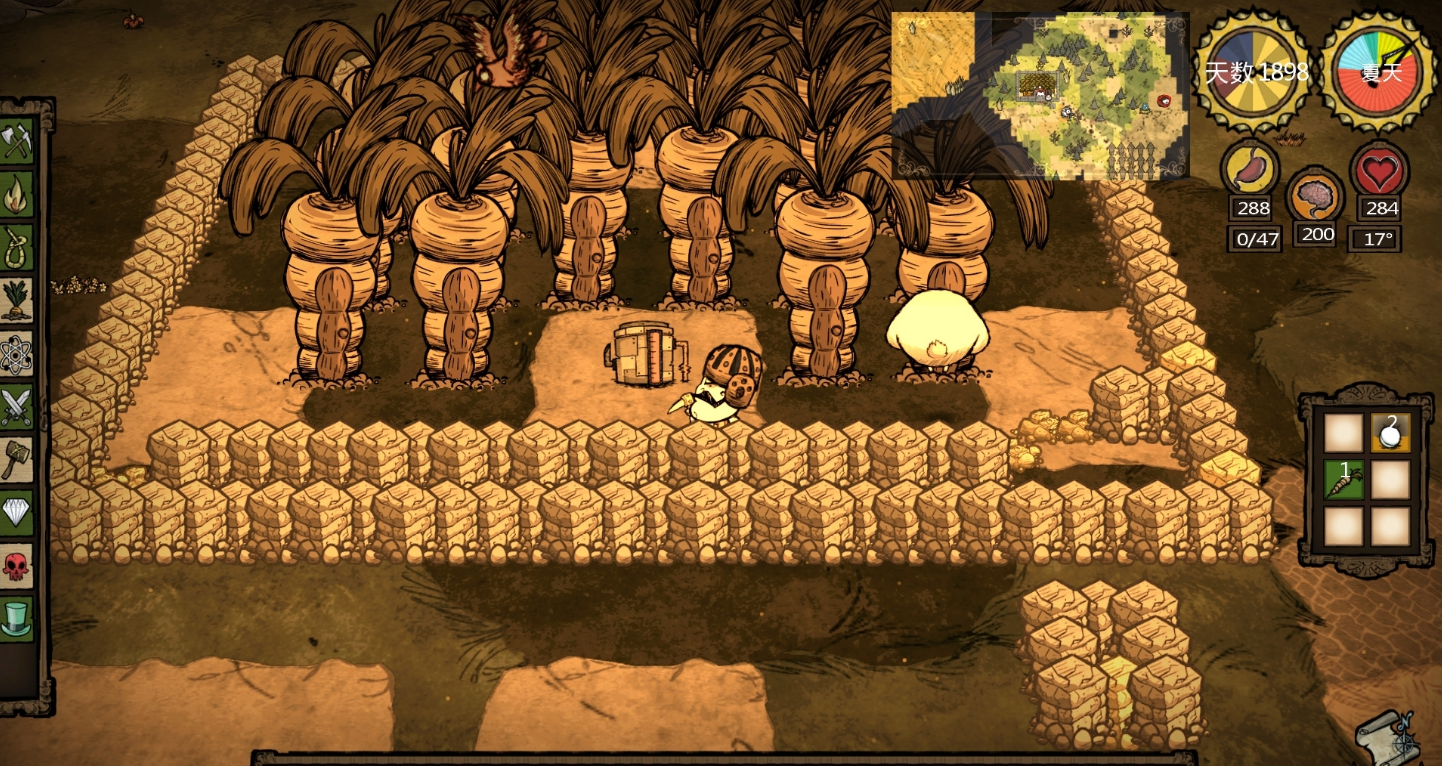Select the carrot slot in the container
This screenshot has width=1442, height=766.
point(1343,480)
